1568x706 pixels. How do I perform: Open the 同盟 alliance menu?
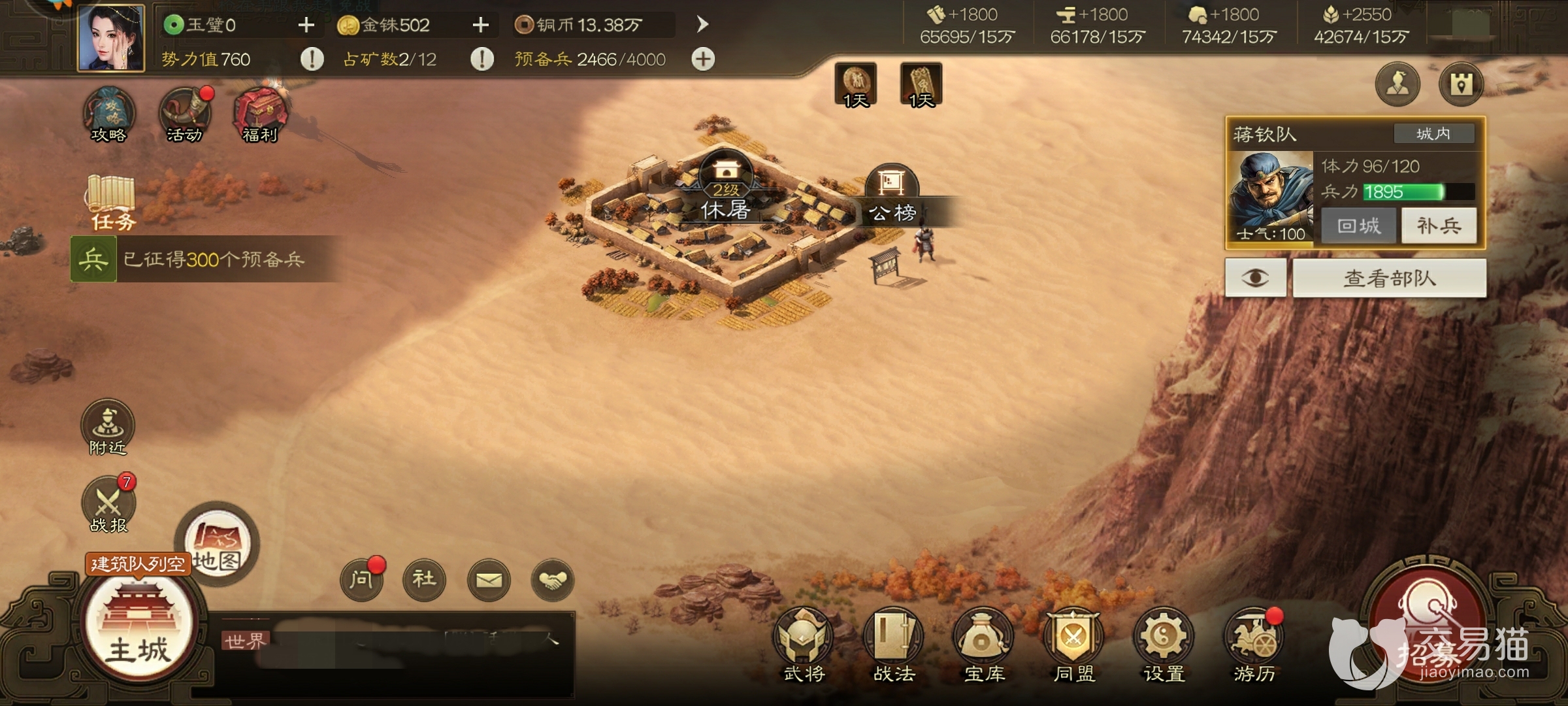[1074, 644]
